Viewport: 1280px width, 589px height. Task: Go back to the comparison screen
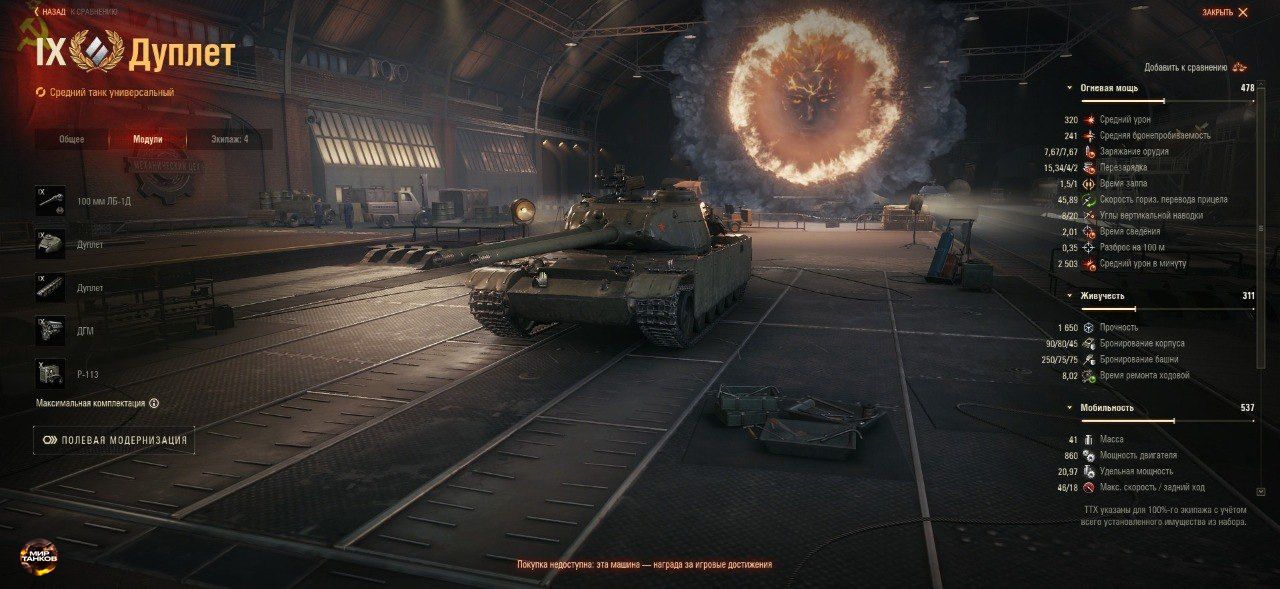76,12
